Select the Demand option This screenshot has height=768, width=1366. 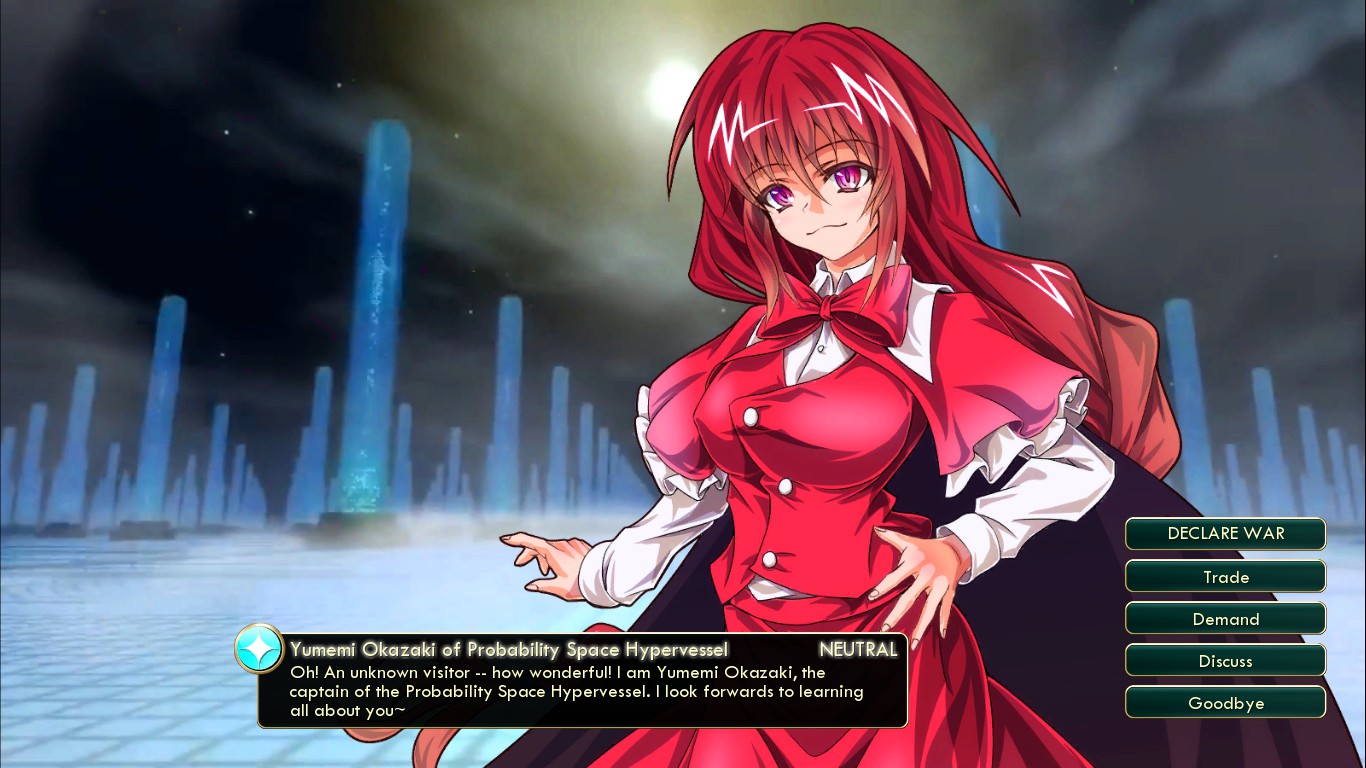pyautogui.click(x=1225, y=619)
